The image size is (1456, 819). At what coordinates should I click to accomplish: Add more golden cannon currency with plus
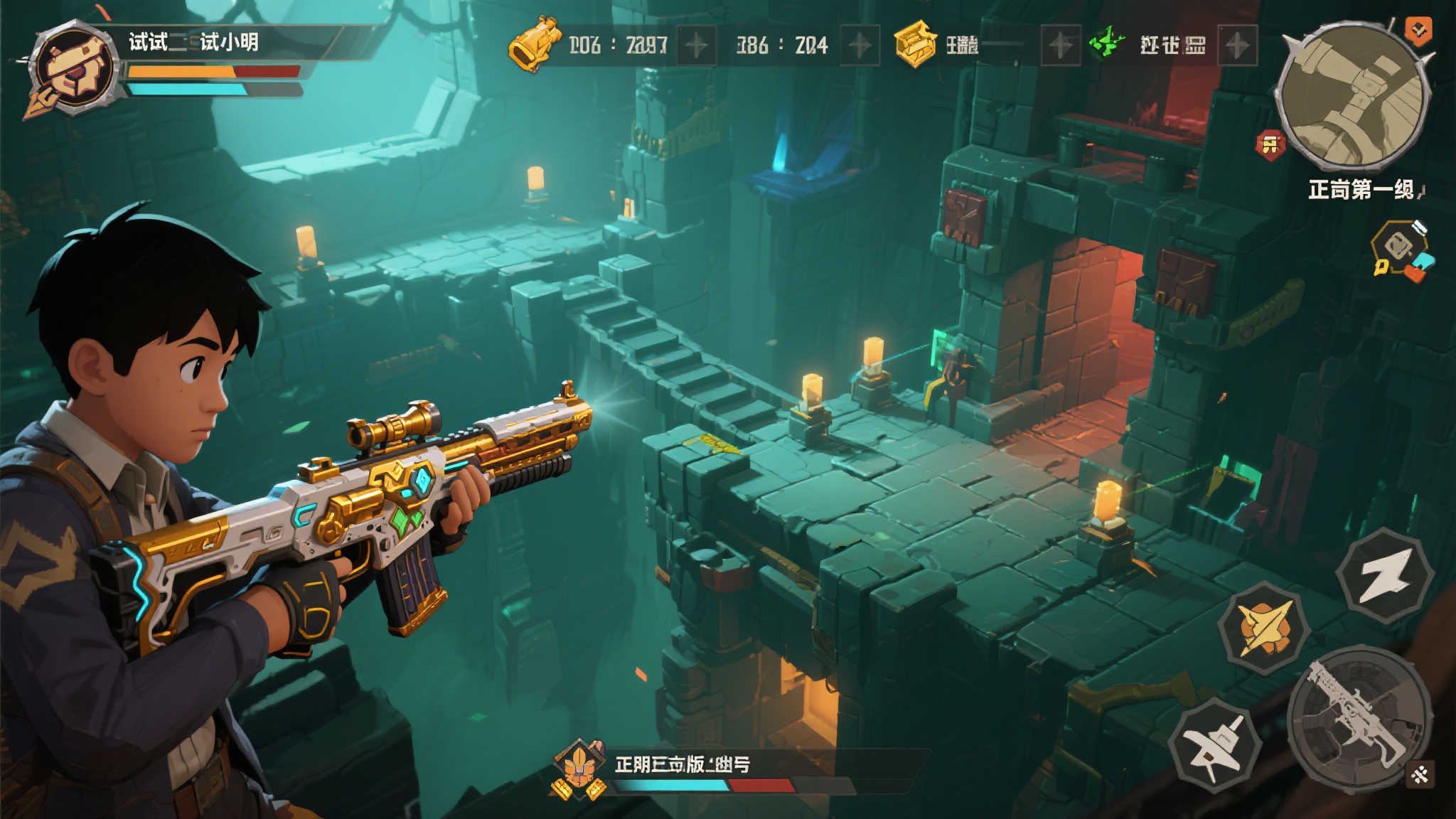[696, 45]
